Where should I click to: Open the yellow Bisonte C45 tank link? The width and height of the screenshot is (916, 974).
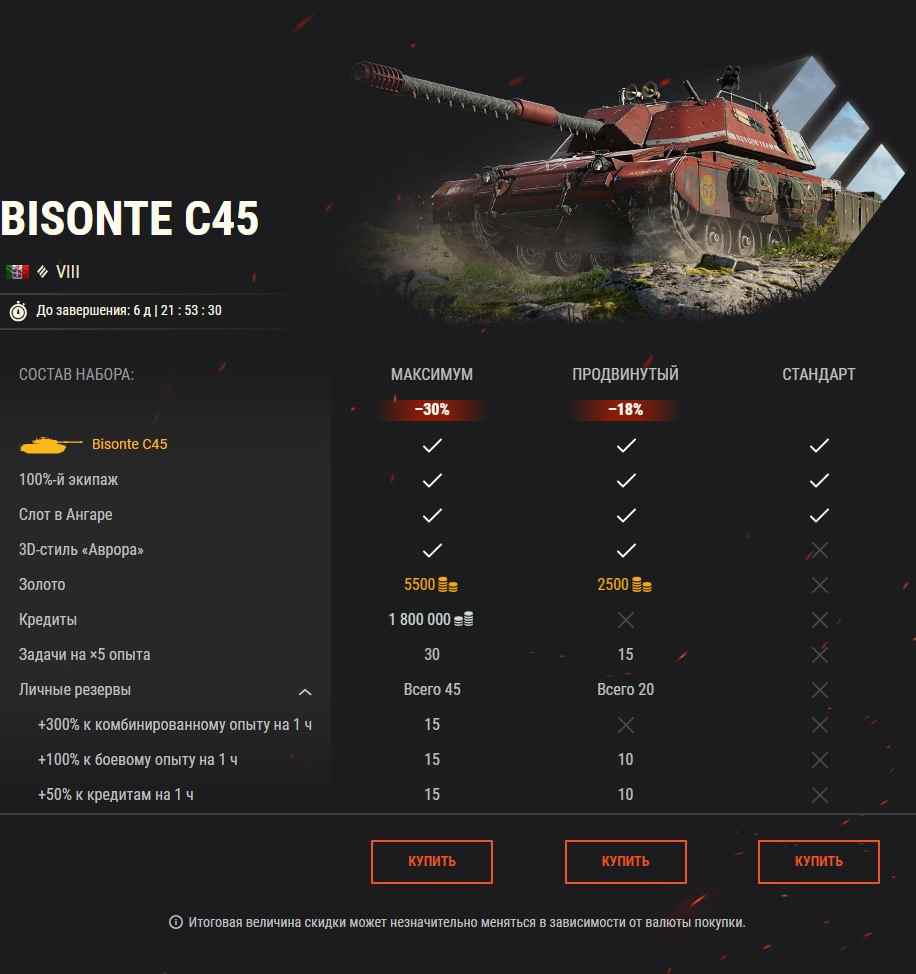point(130,444)
